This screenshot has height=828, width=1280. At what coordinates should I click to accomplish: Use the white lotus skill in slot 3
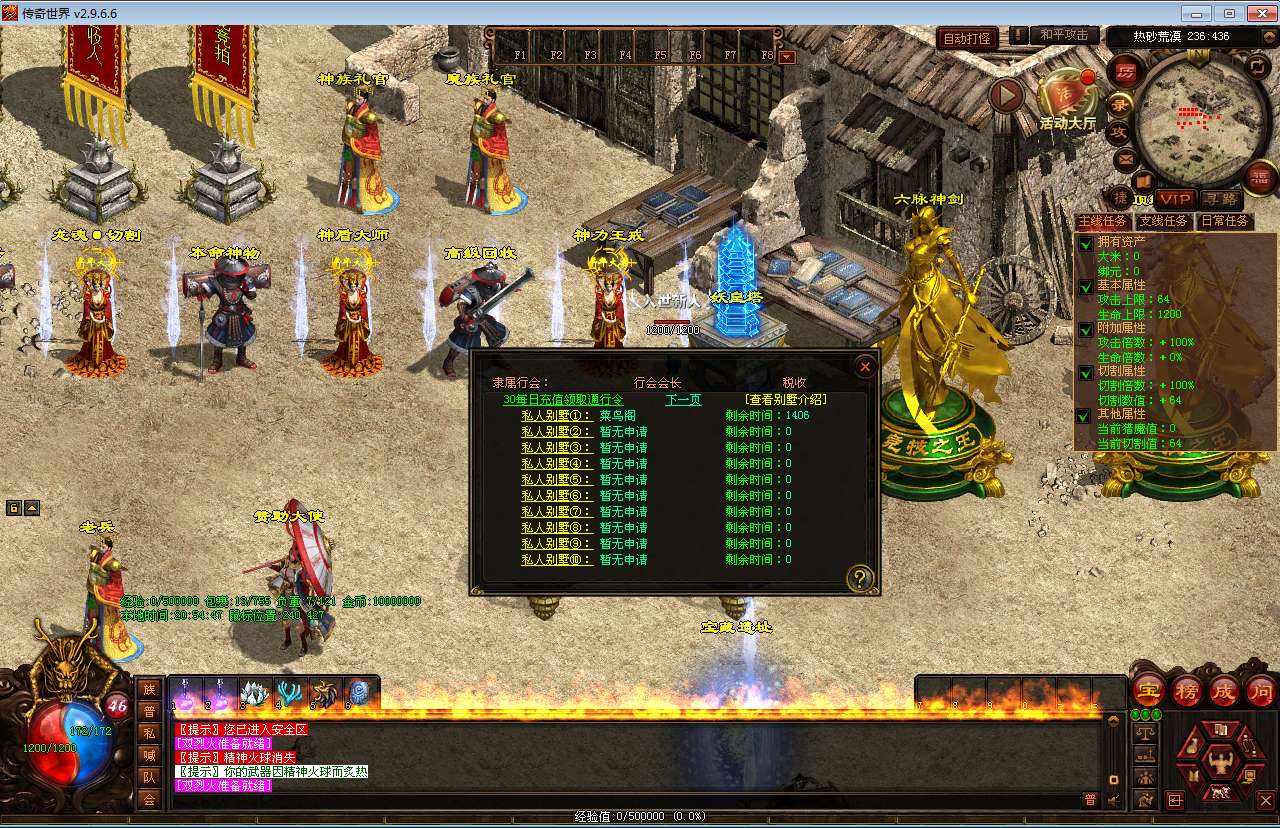(256, 693)
